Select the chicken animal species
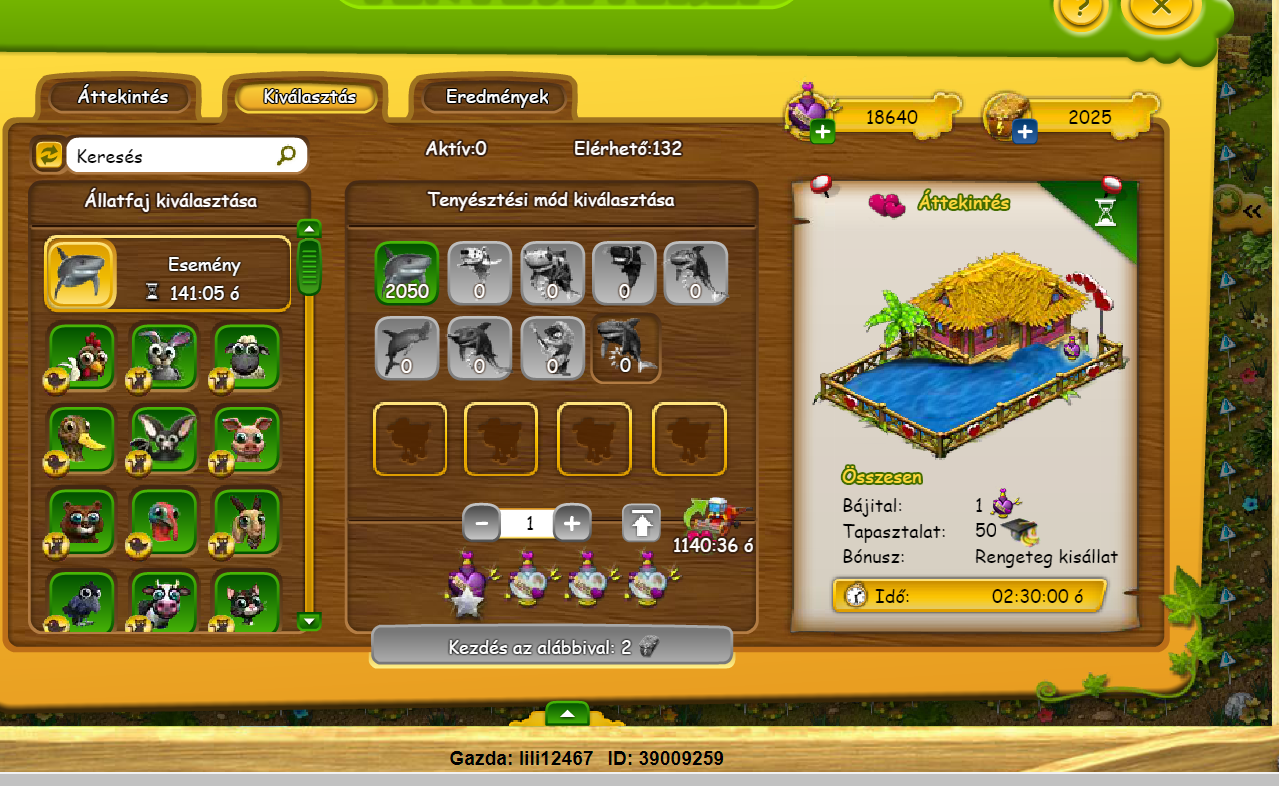 click(82, 356)
